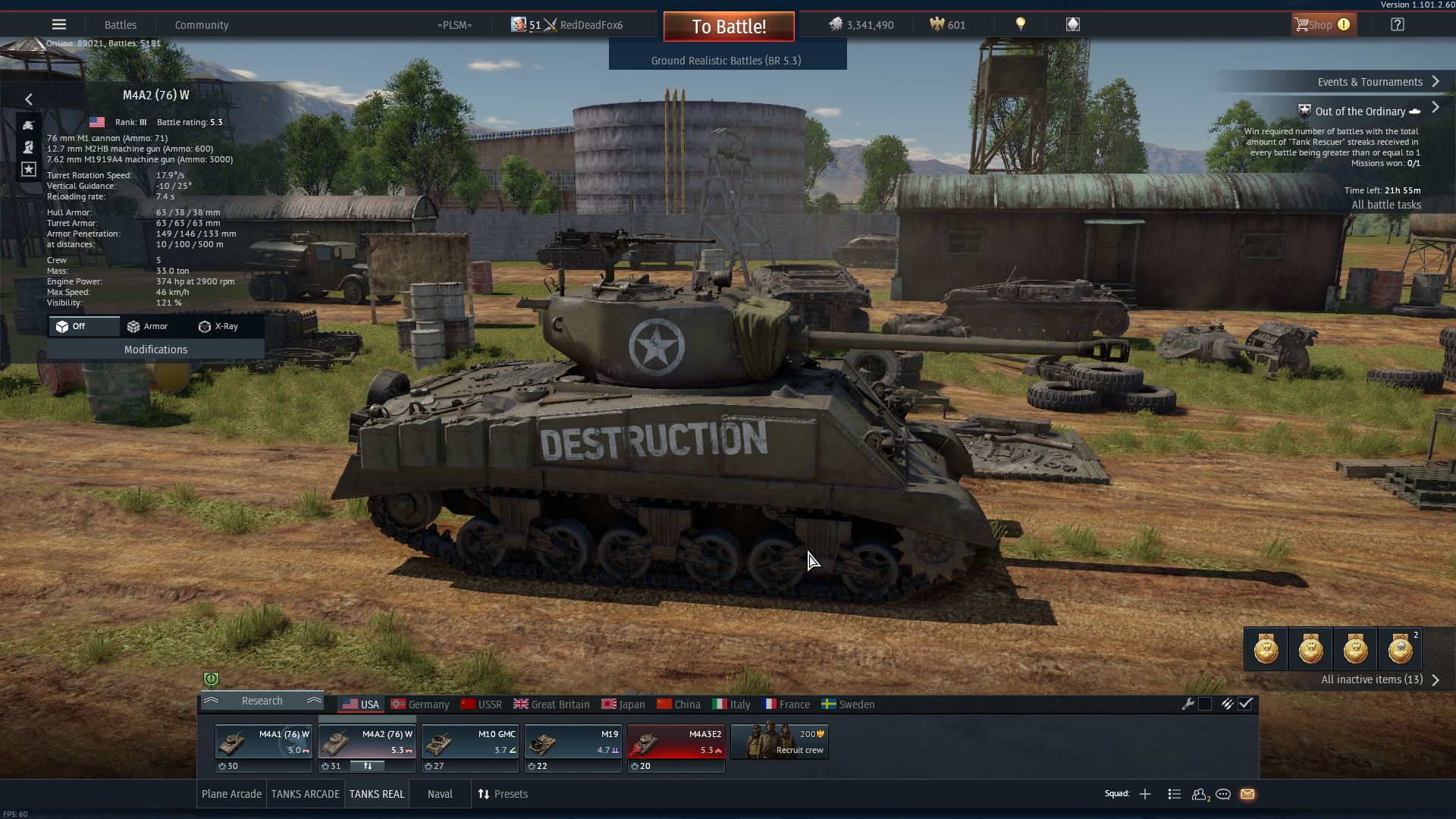Open vehicle Modifications
Viewport: 1456px width, 819px height.
[155, 350]
